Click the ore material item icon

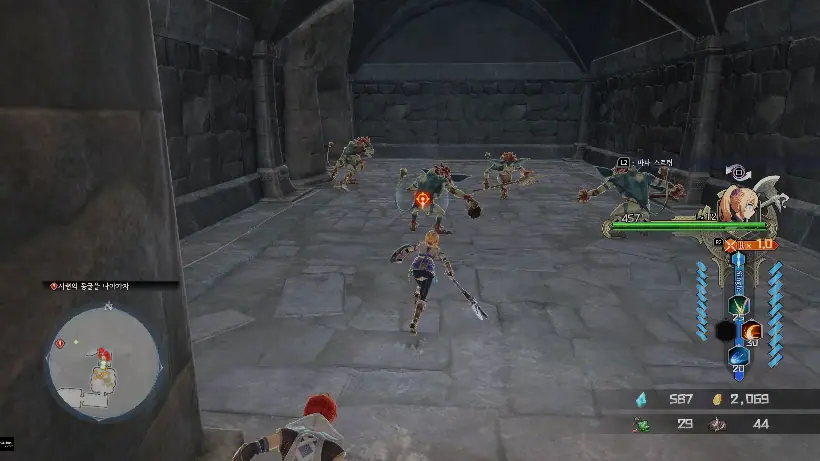pos(716,424)
